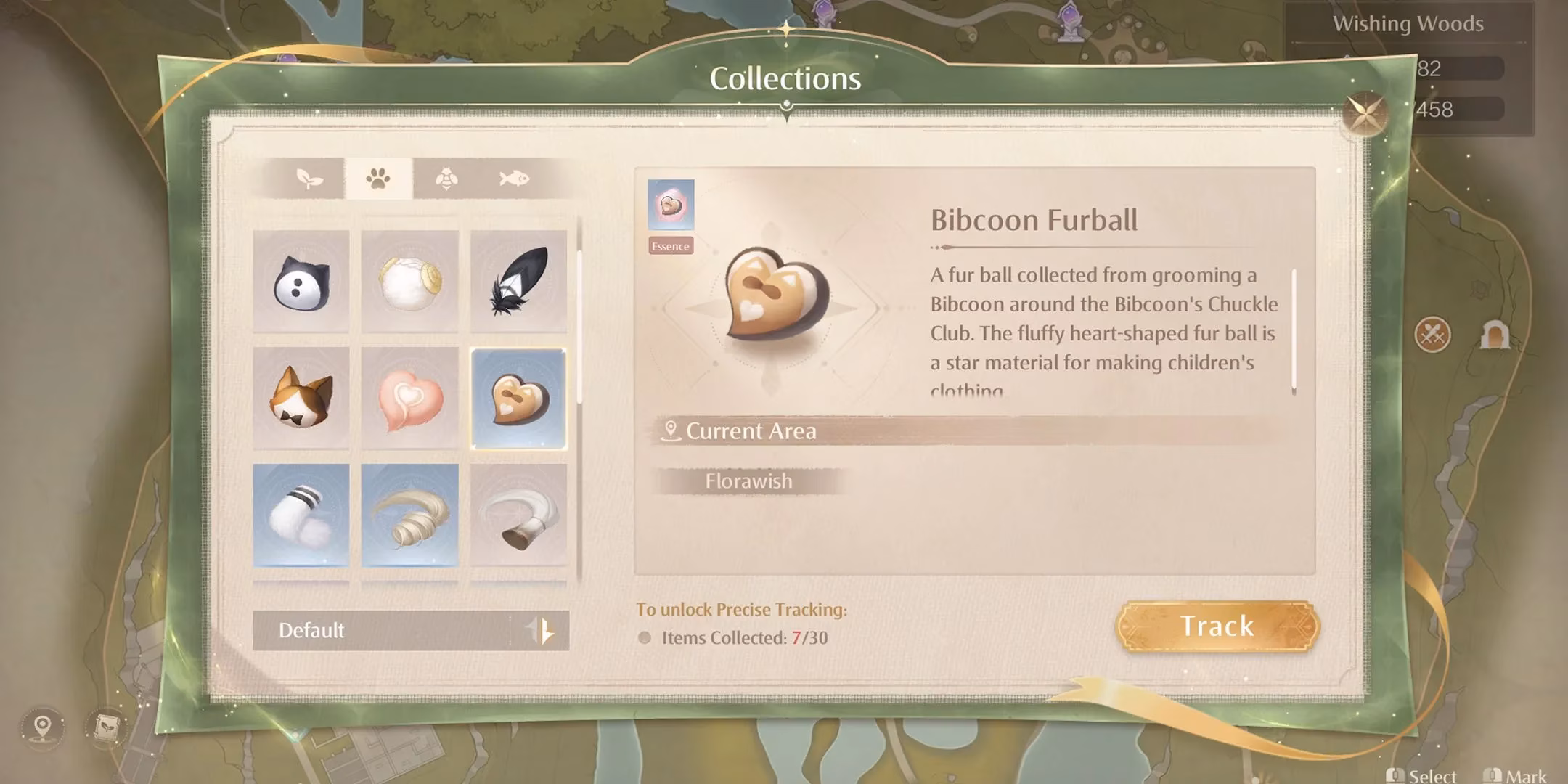This screenshot has width=1568, height=784.
Task: Open the Default sort dropdown
Action: point(411,630)
